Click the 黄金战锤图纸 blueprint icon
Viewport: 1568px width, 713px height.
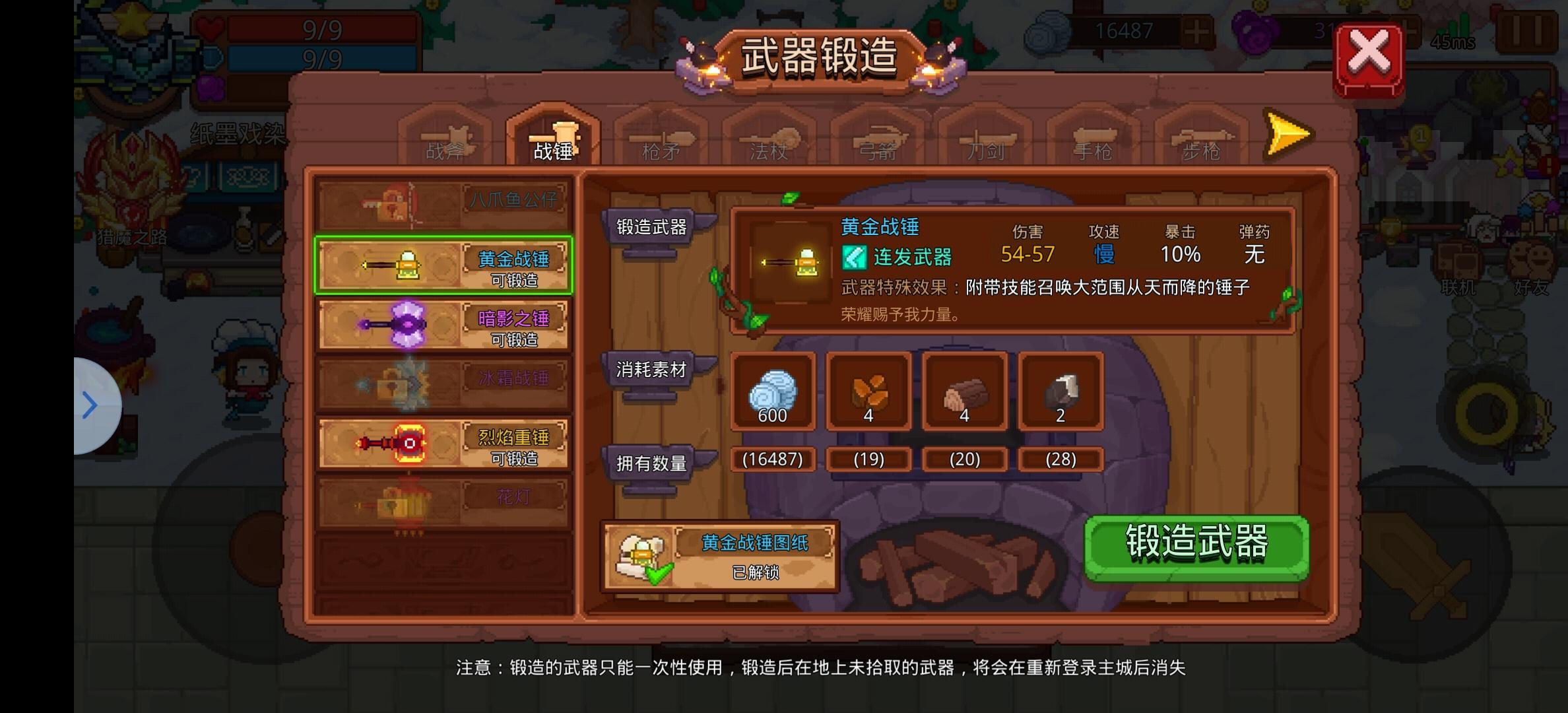click(x=640, y=555)
